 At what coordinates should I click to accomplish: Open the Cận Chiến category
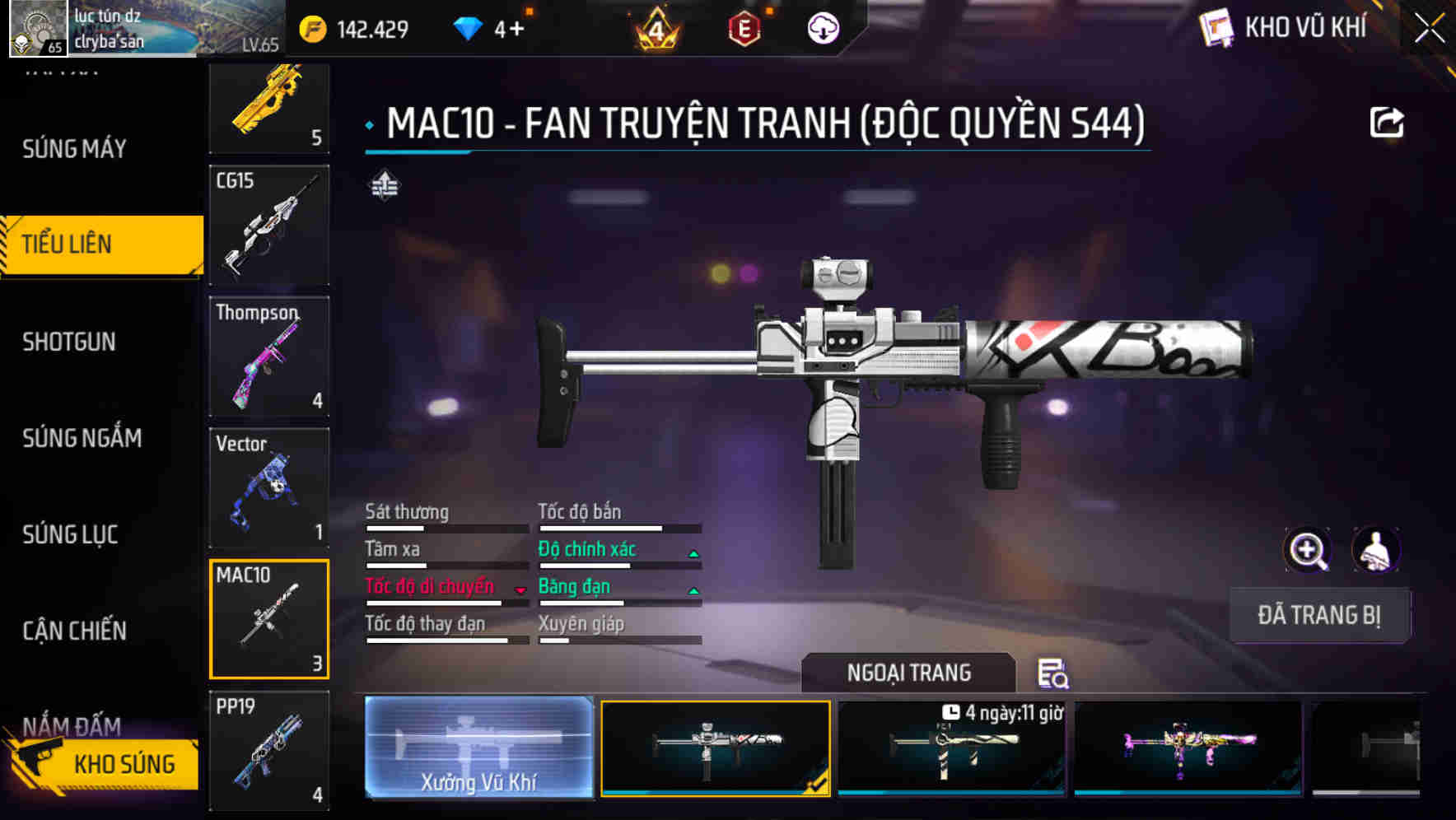pyautogui.click(x=74, y=631)
